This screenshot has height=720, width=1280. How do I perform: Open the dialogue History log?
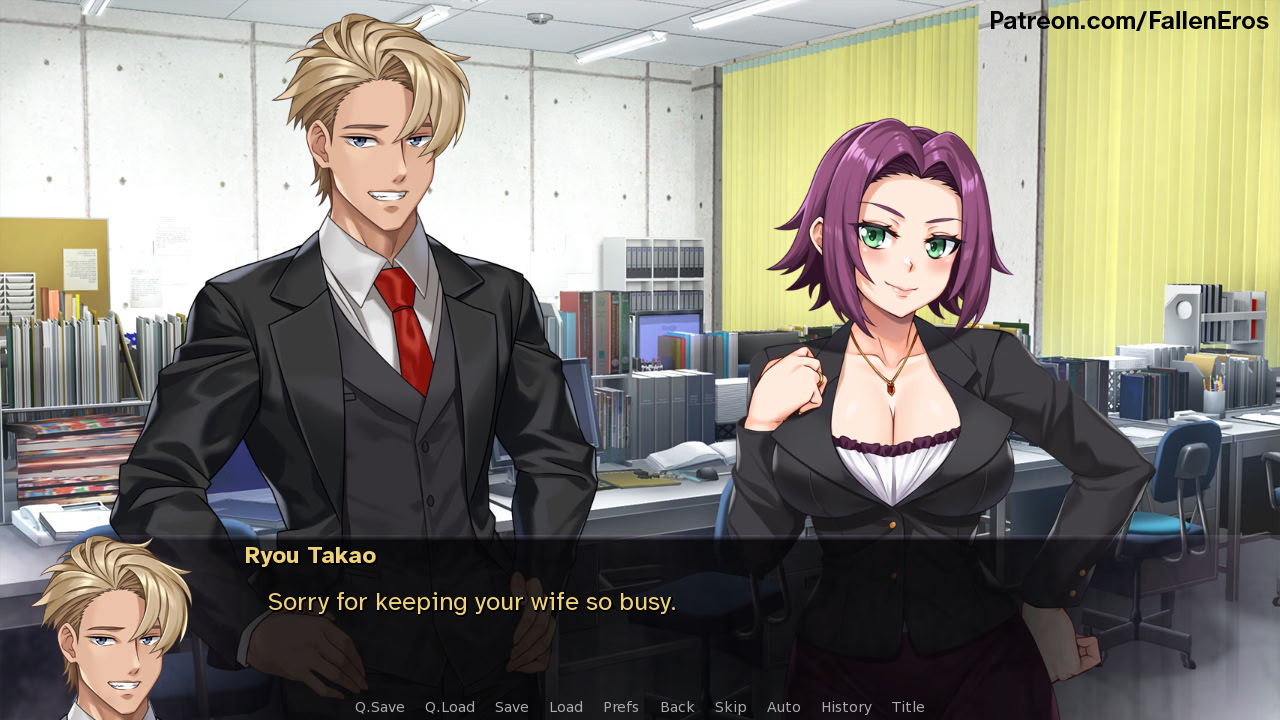(846, 706)
